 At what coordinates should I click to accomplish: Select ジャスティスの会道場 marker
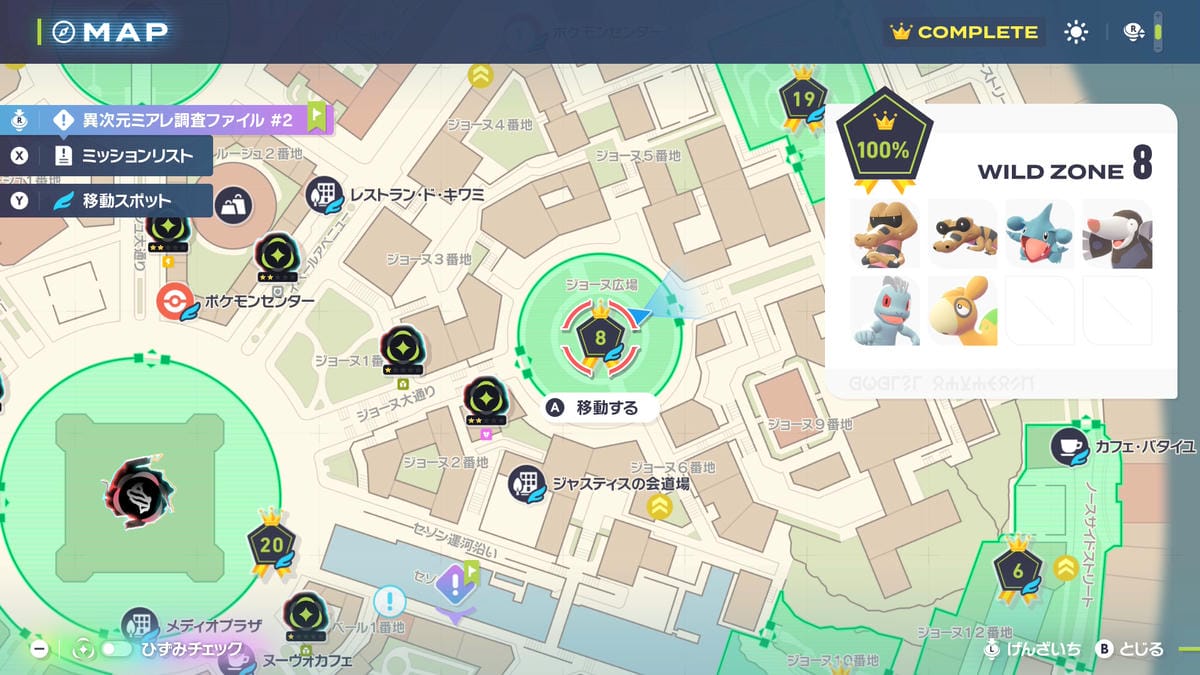click(x=526, y=484)
